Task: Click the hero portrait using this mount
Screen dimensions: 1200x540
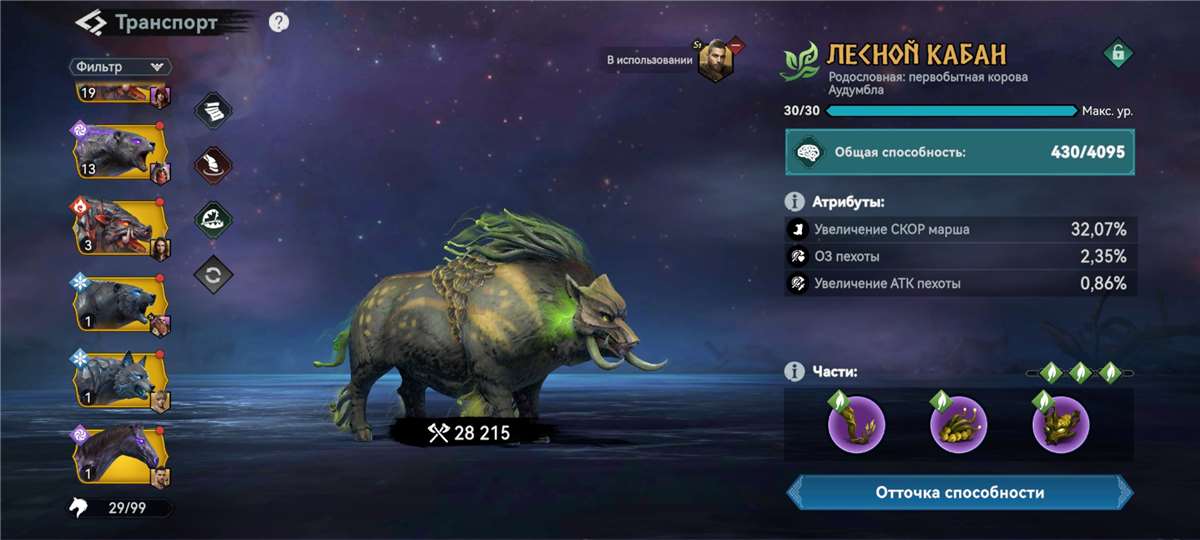Action: (x=716, y=61)
